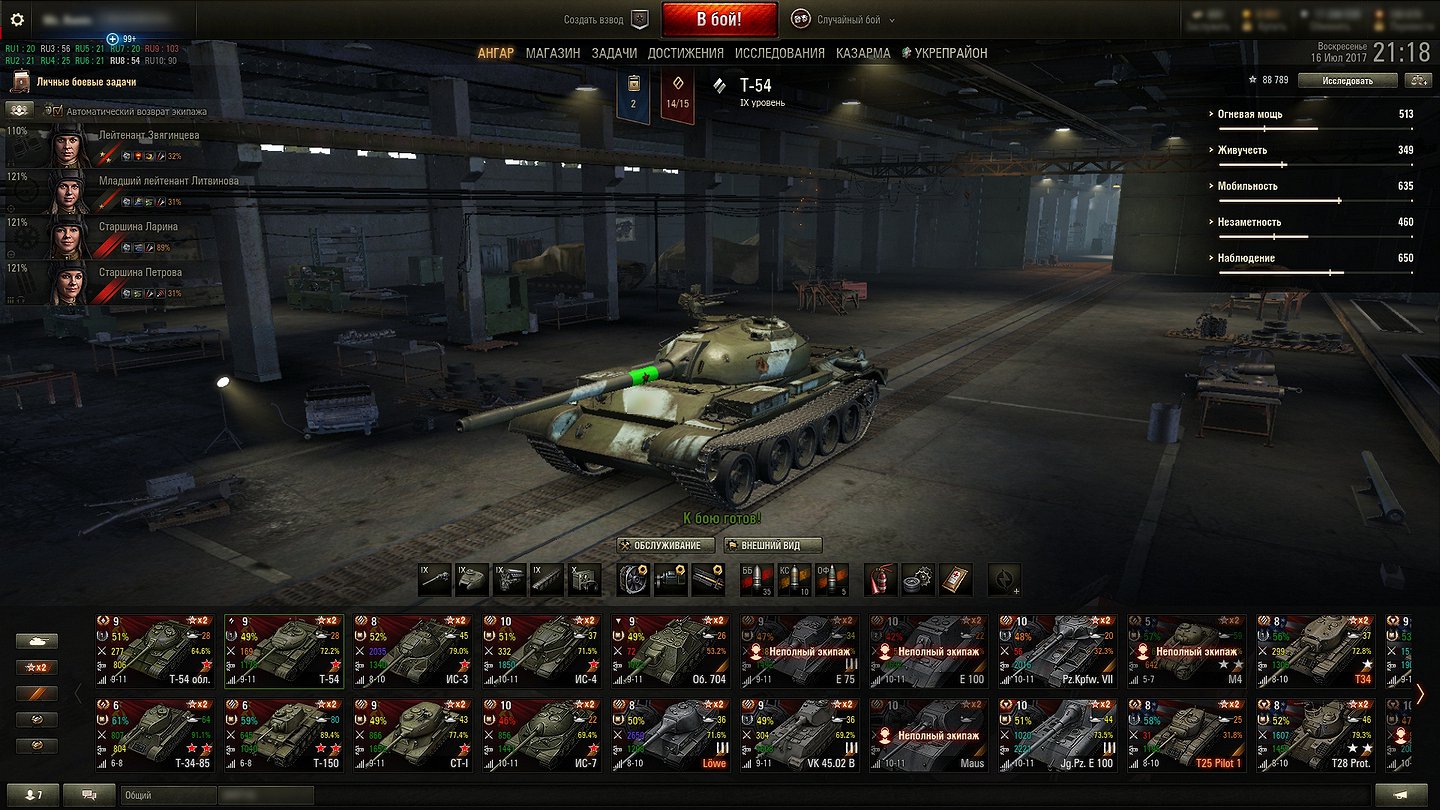1440x810 pixels.
Task: Toggle the x2 experience carousel filter
Action: coord(36,666)
